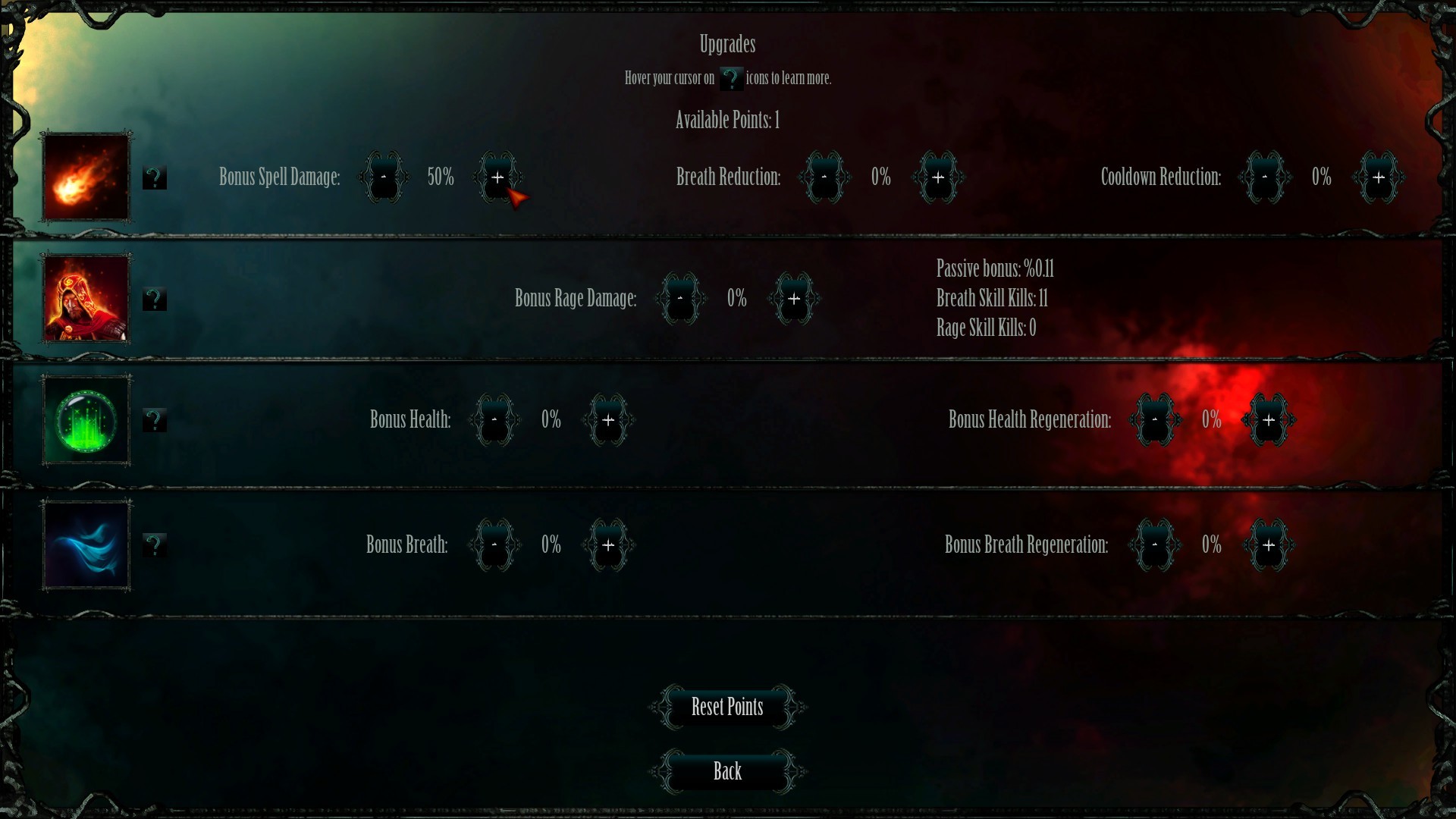Decrease Bonus Breath Regeneration
This screenshot has width=1456, height=819.
(1155, 544)
